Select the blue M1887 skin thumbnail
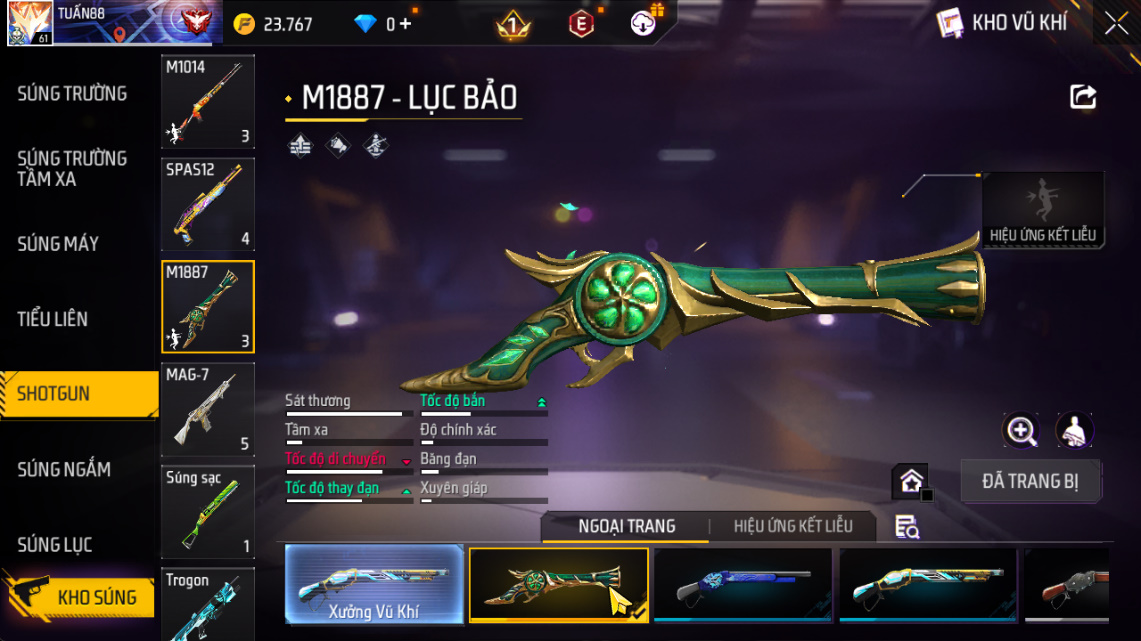 [x=743, y=585]
